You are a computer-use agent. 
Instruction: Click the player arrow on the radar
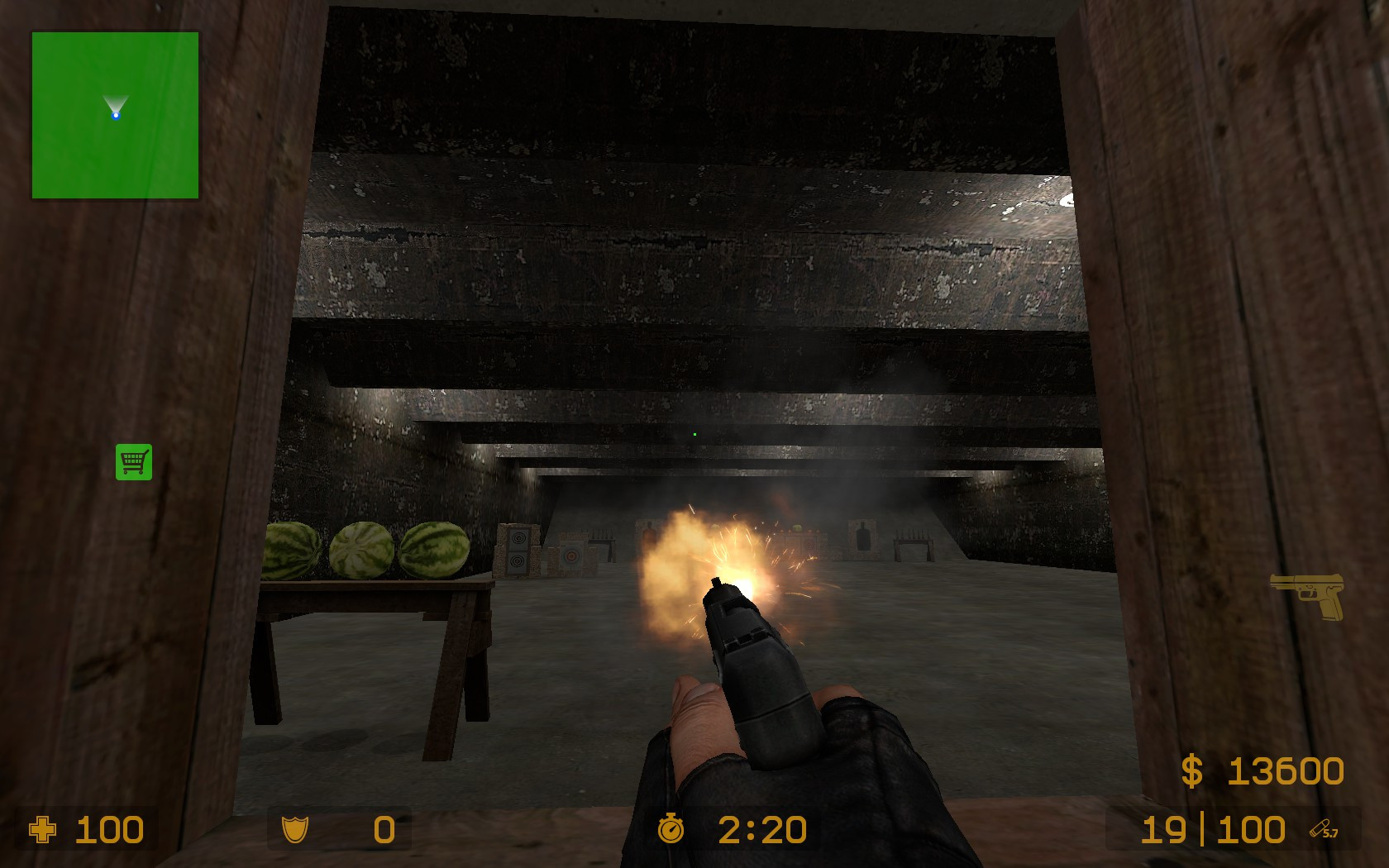(x=115, y=107)
